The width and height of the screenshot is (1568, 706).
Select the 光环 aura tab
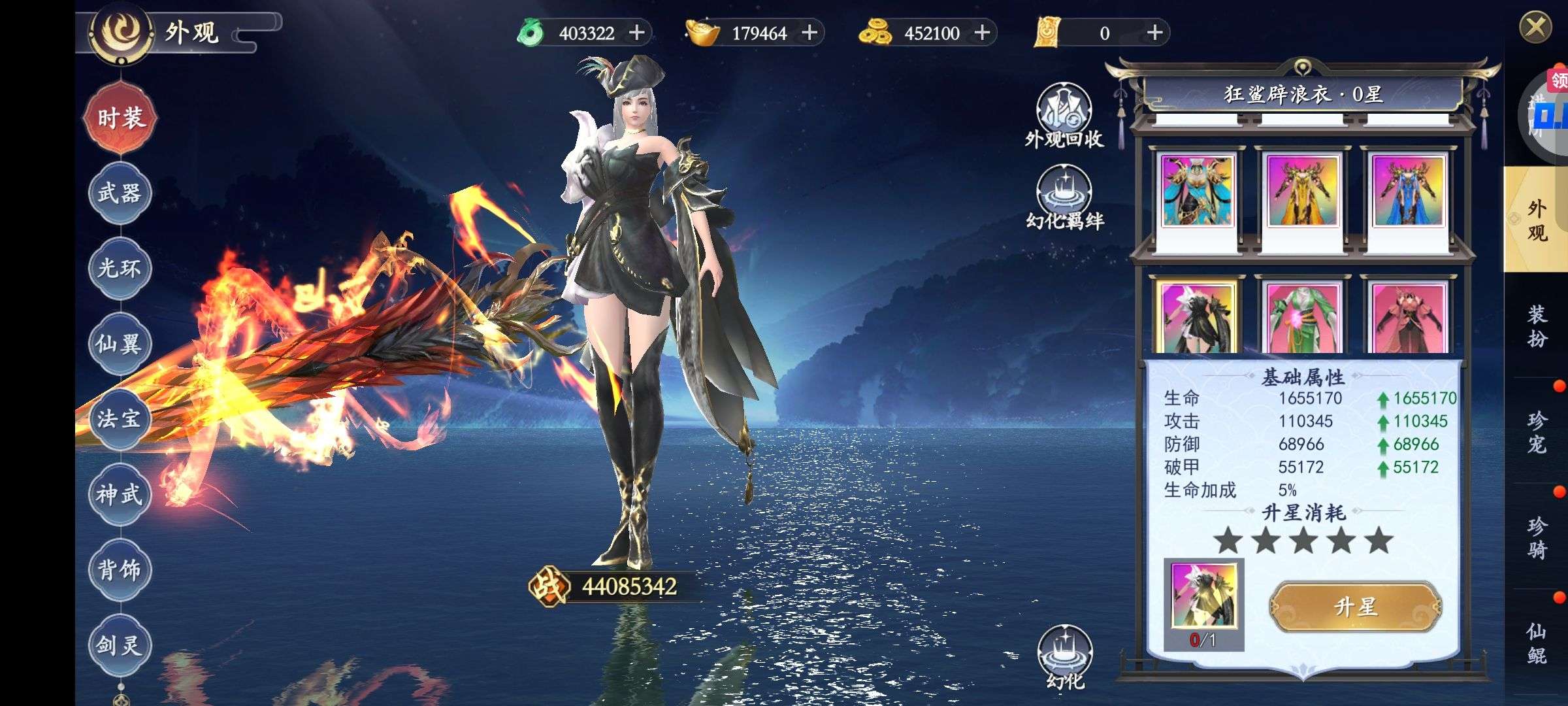[120, 269]
